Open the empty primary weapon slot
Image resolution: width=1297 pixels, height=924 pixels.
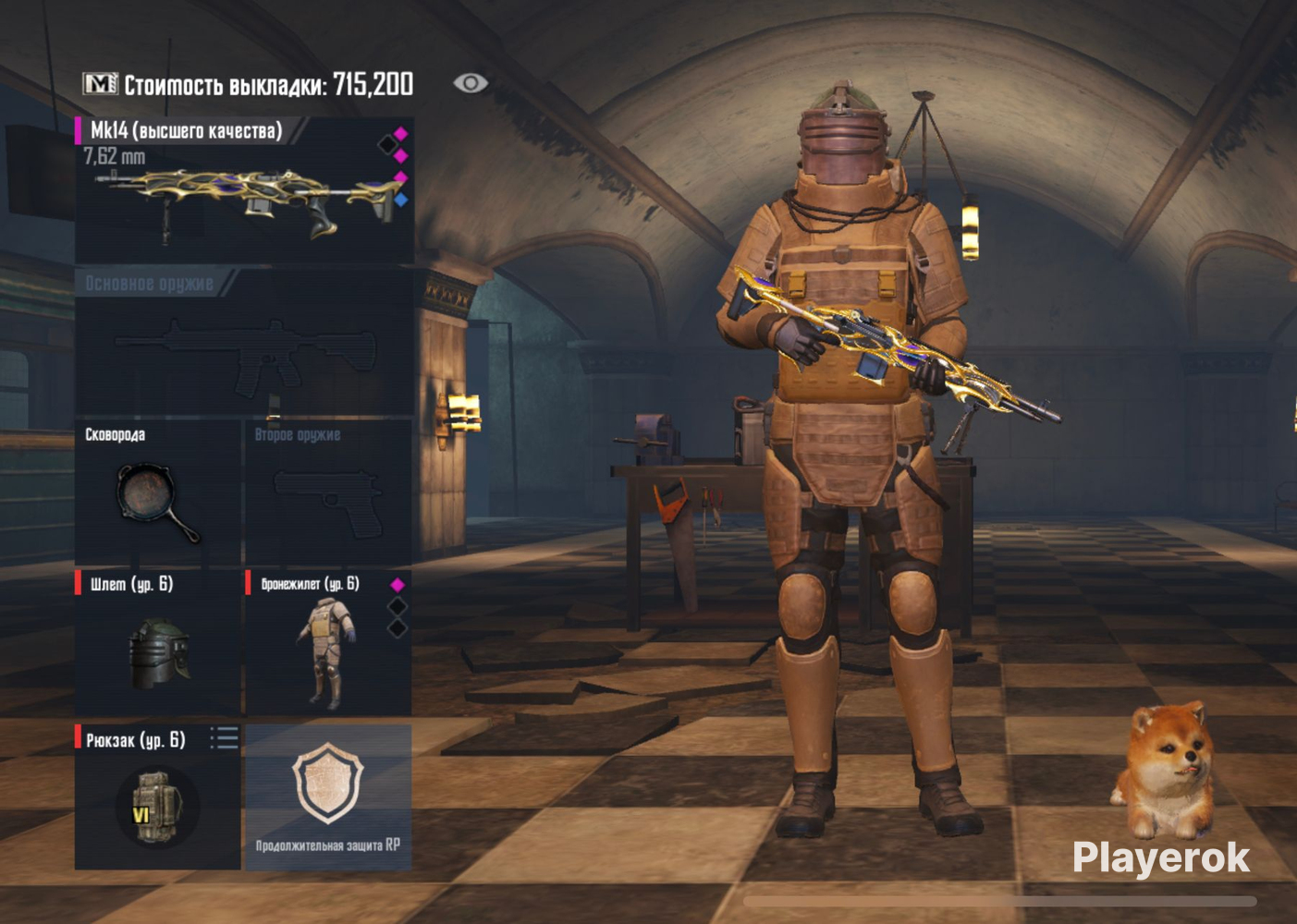(x=243, y=344)
